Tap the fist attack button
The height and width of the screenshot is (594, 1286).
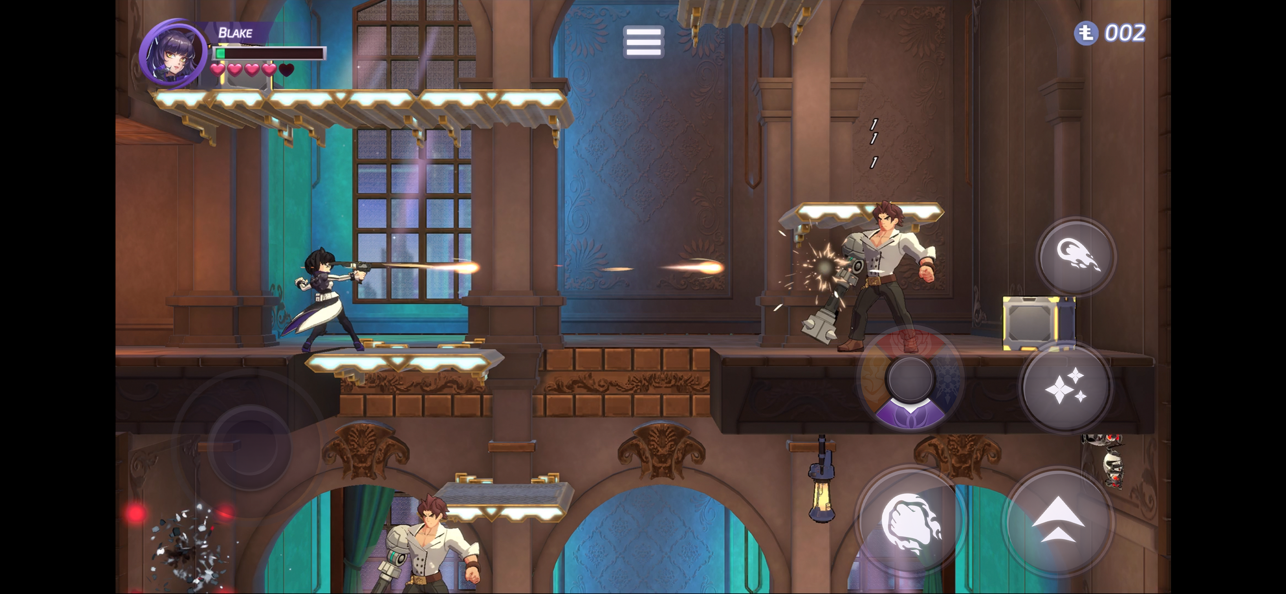[x=910, y=521]
